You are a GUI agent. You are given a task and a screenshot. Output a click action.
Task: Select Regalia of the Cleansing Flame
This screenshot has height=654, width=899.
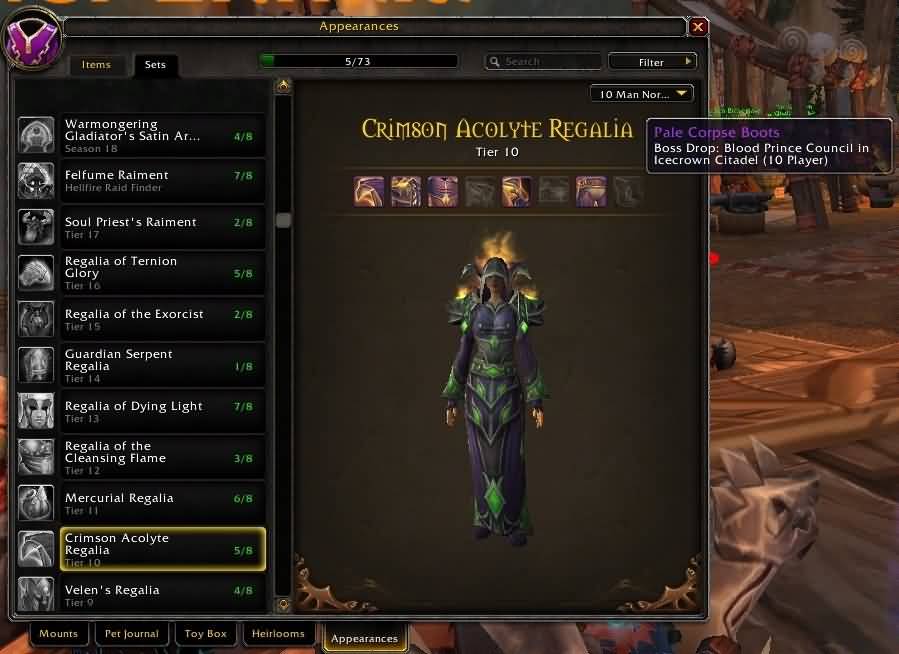coord(142,457)
